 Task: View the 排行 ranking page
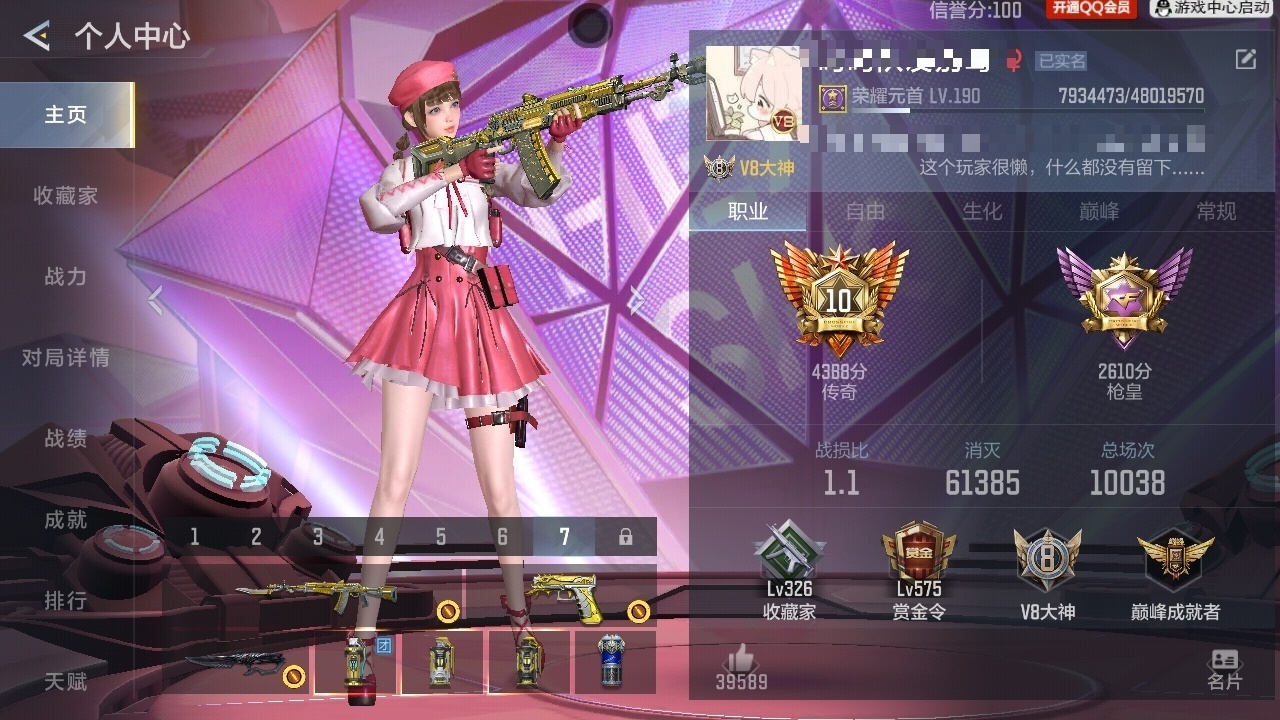[66, 601]
